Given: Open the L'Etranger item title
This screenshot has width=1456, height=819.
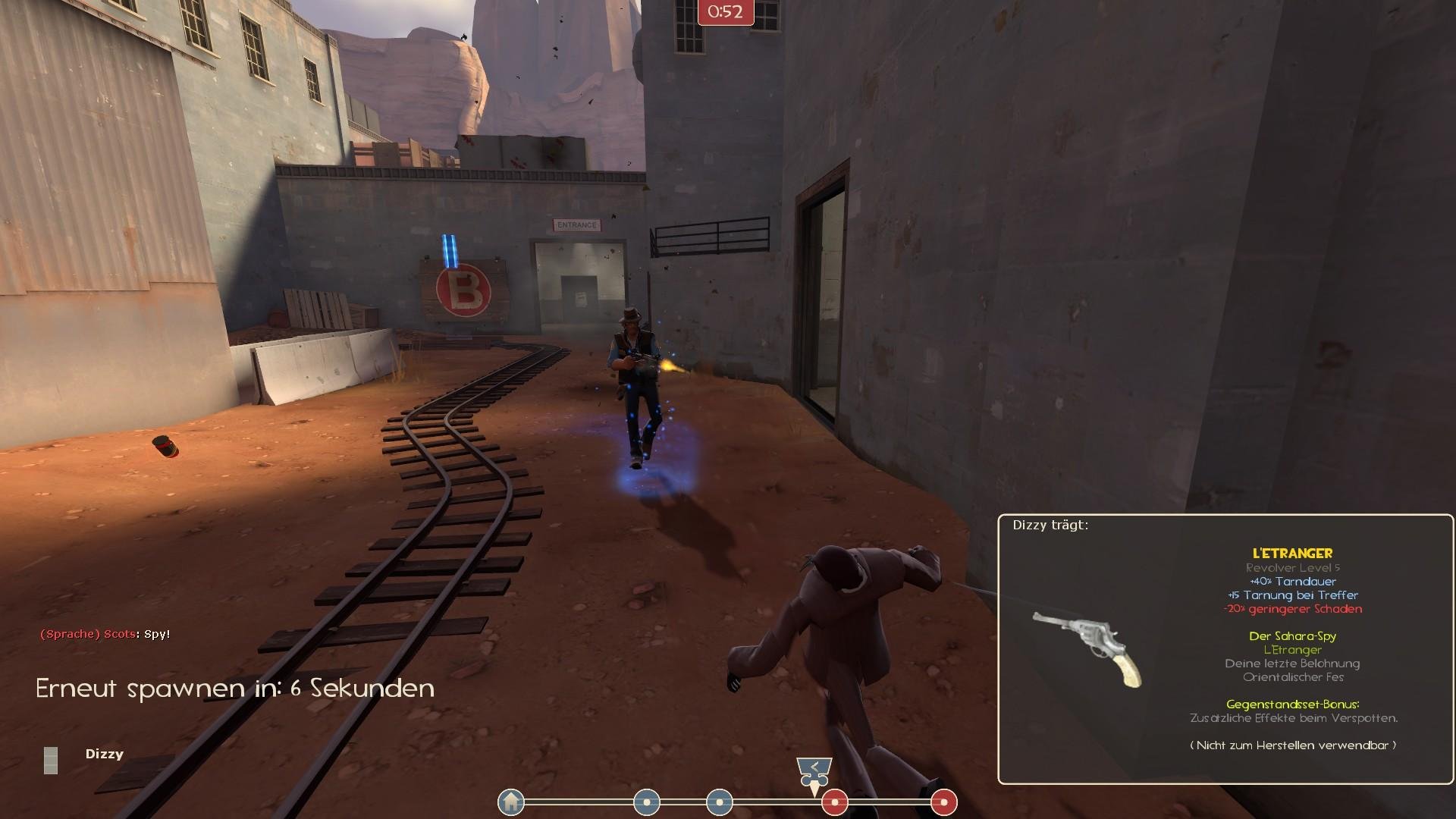Looking at the screenshot, I should 1292,554.
